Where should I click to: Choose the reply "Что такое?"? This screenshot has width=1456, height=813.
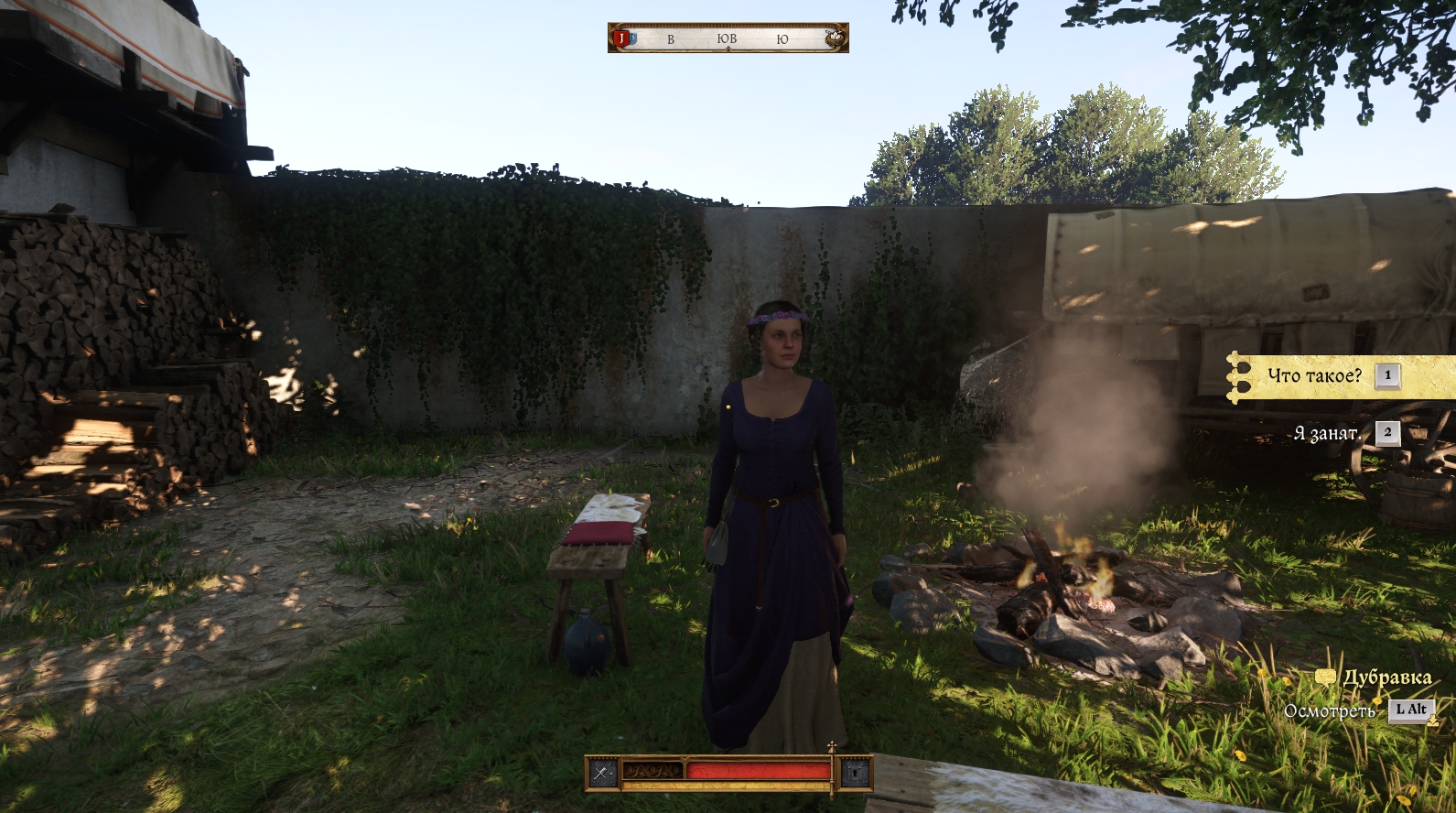(1314, 376)
